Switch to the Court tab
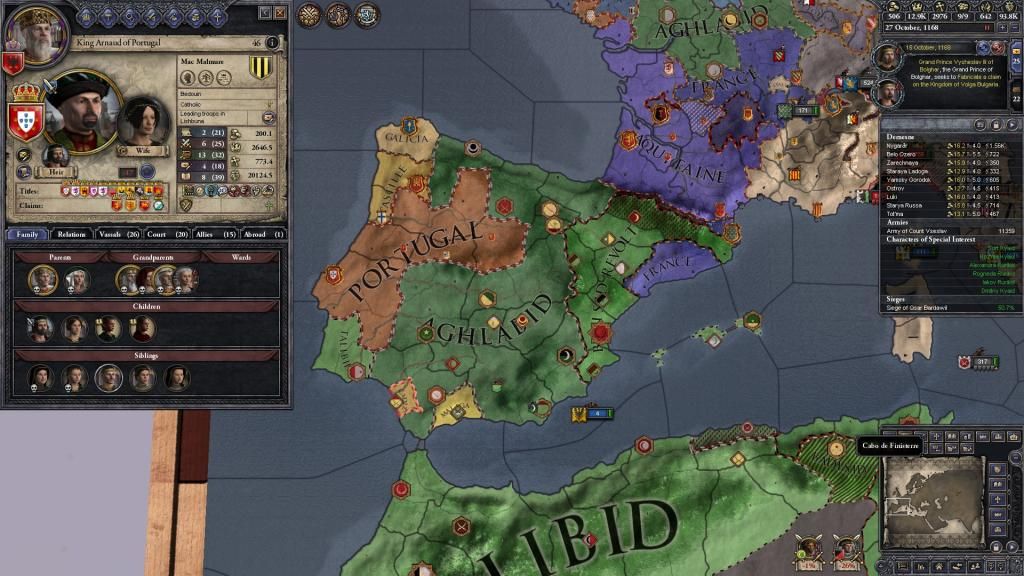 164,234
